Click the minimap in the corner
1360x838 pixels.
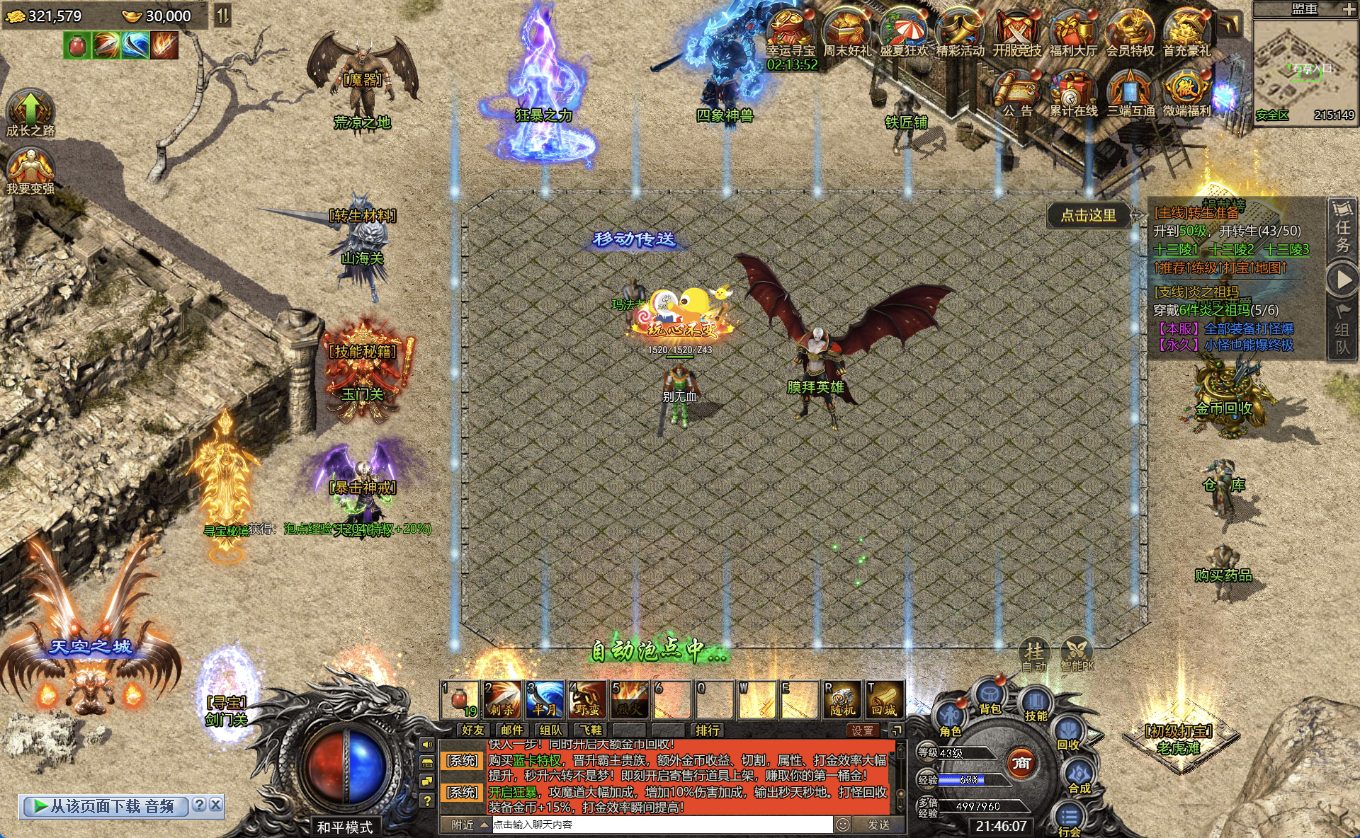pyautogui.click(x=1305, y=65)
